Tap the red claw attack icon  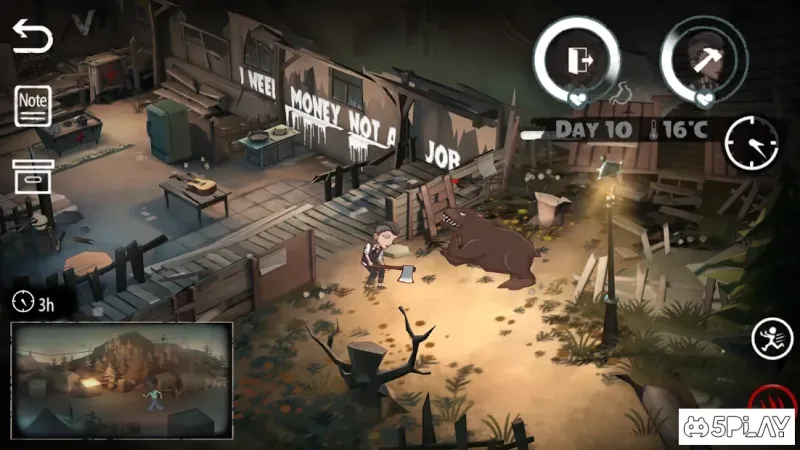point(771,398)
